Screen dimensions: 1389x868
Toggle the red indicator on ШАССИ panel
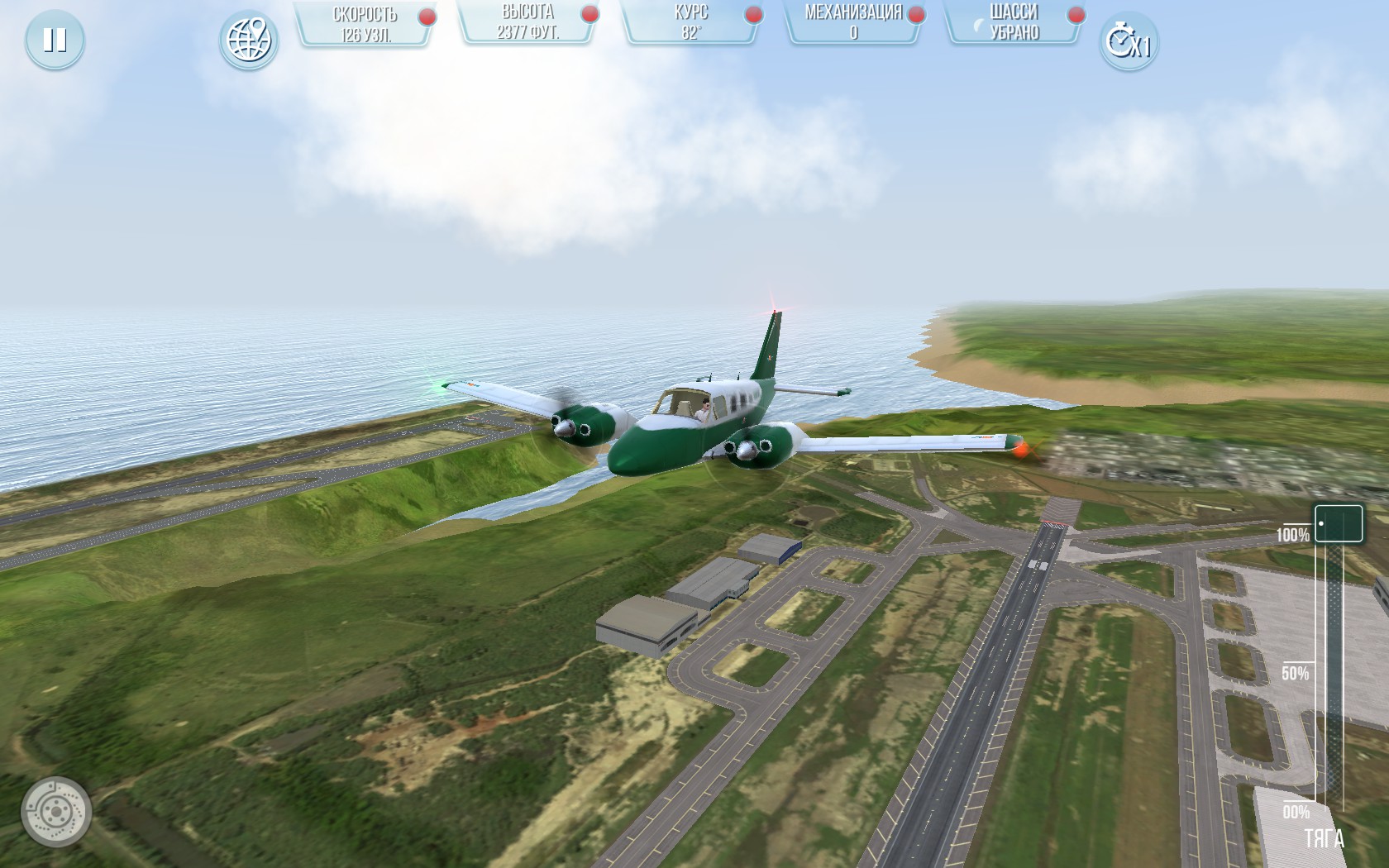coord(1076,14)
